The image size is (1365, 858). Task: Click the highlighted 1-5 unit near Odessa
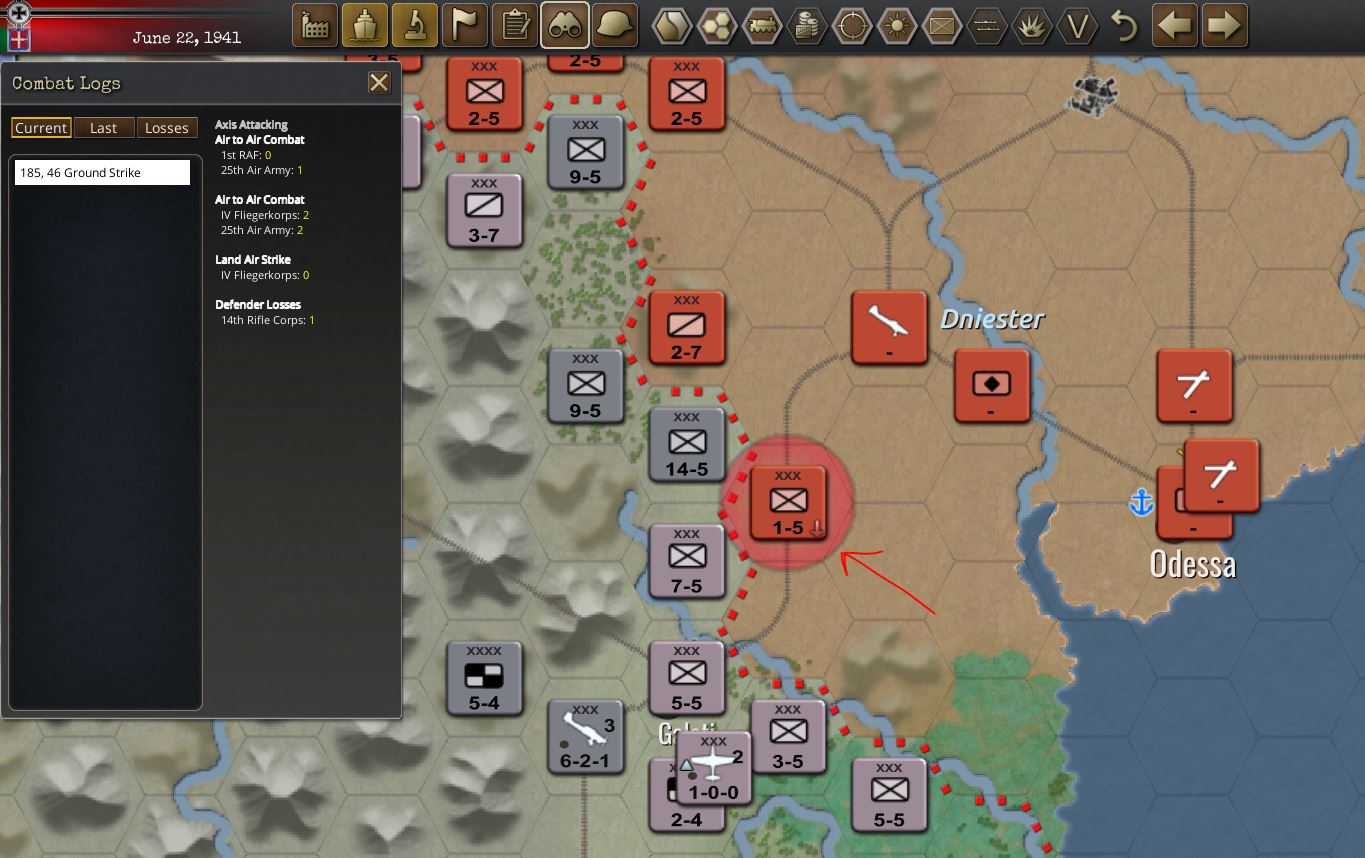click(x=788, y=503)
